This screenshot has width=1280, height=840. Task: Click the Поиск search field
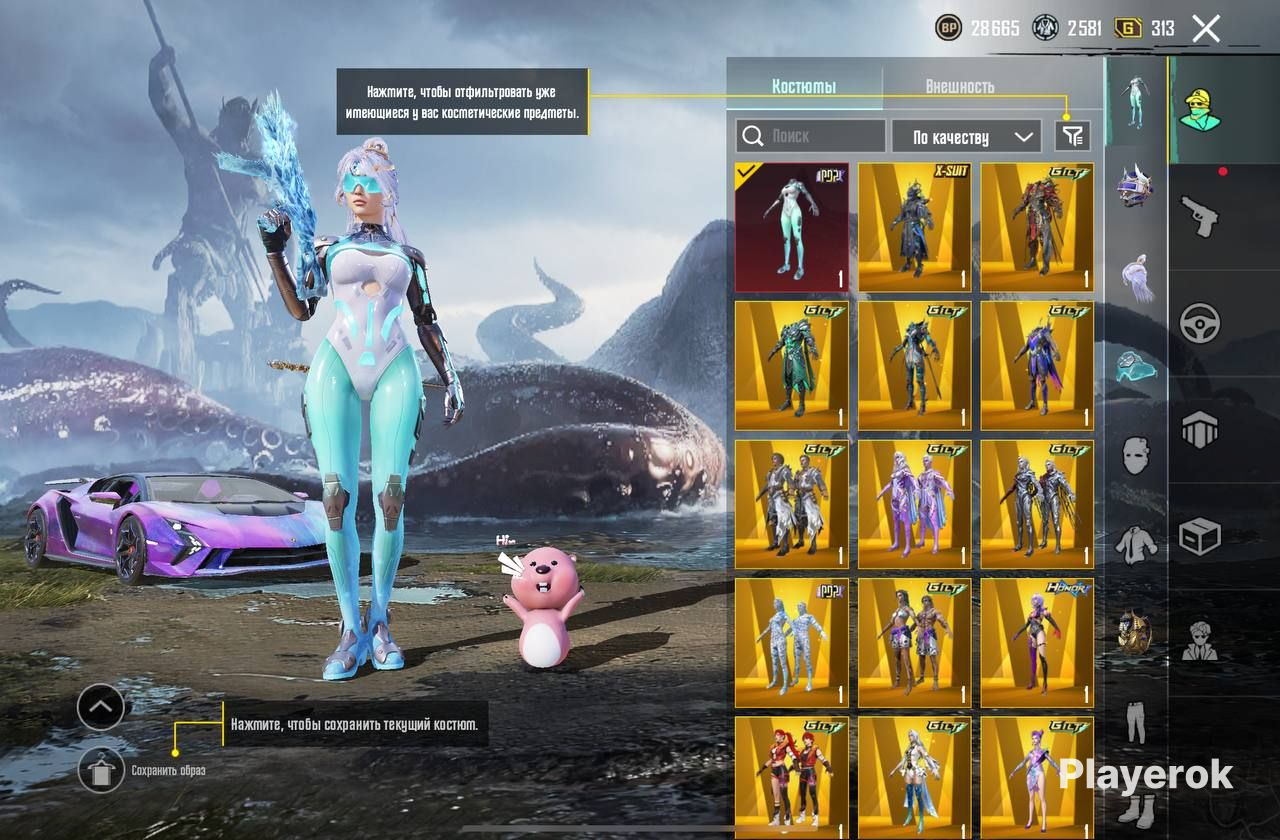point(810,136)
